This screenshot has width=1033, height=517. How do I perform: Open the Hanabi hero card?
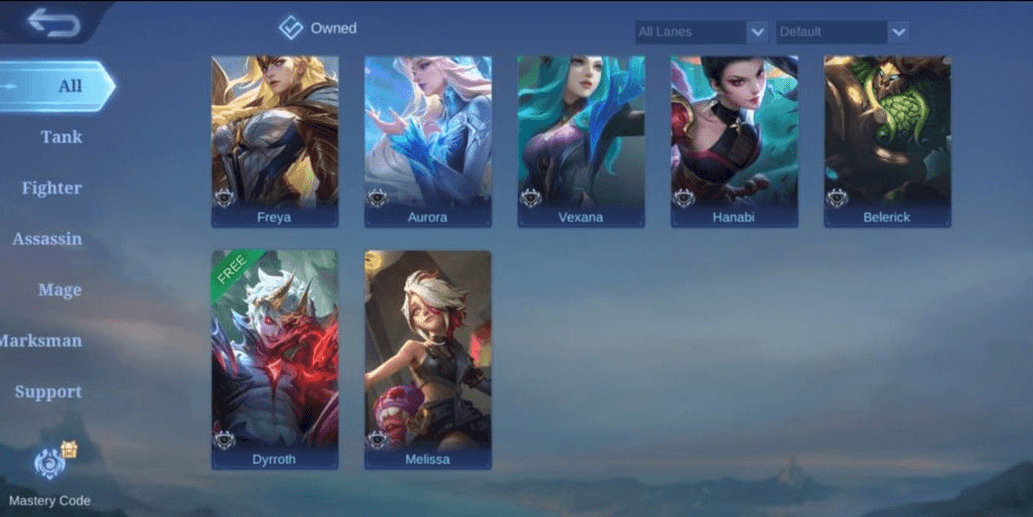[x=734, y=141]
